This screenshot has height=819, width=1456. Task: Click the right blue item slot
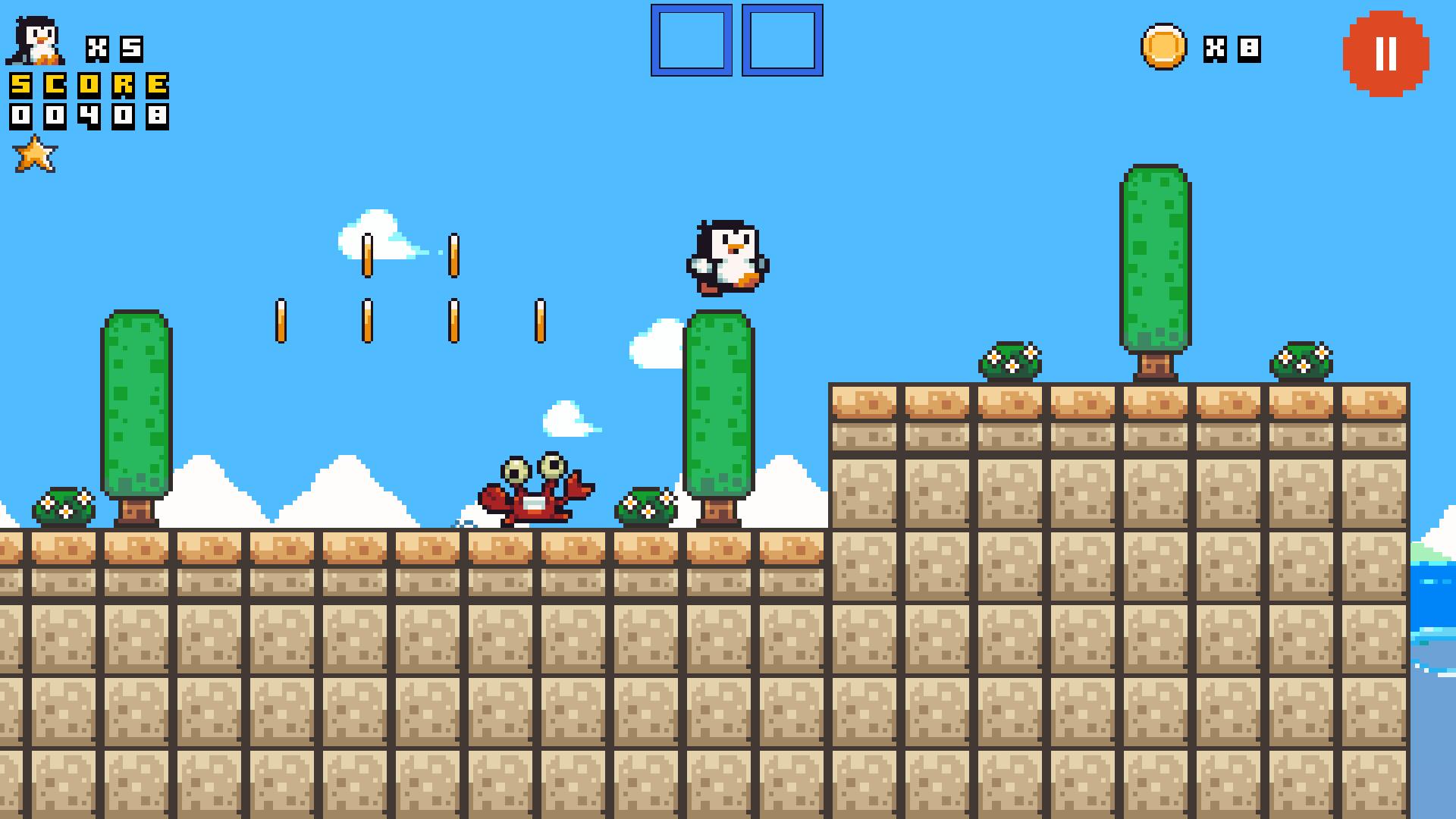[783, 39]
